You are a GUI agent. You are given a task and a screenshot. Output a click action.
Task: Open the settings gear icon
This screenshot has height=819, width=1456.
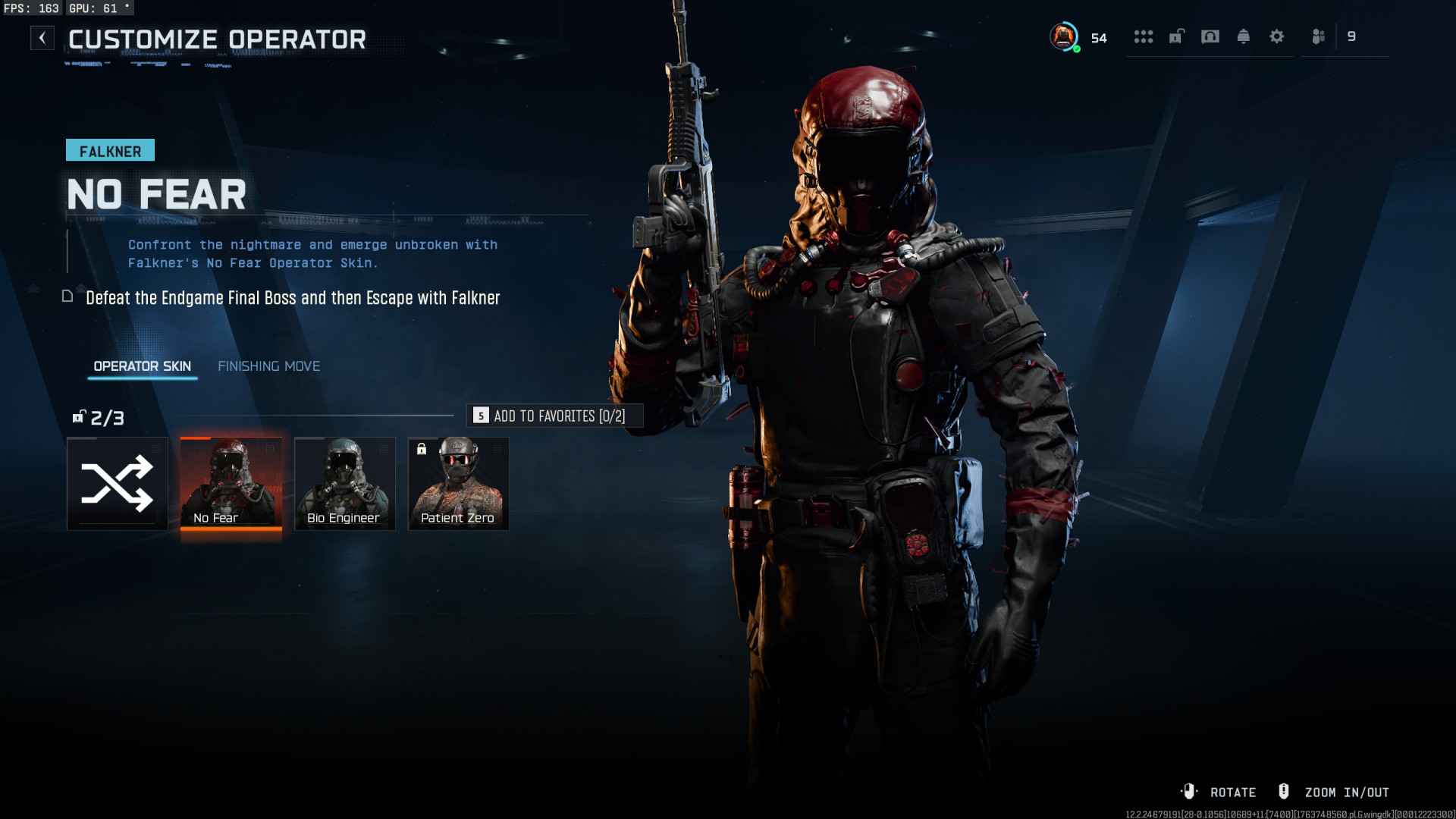pos(1276,36)
